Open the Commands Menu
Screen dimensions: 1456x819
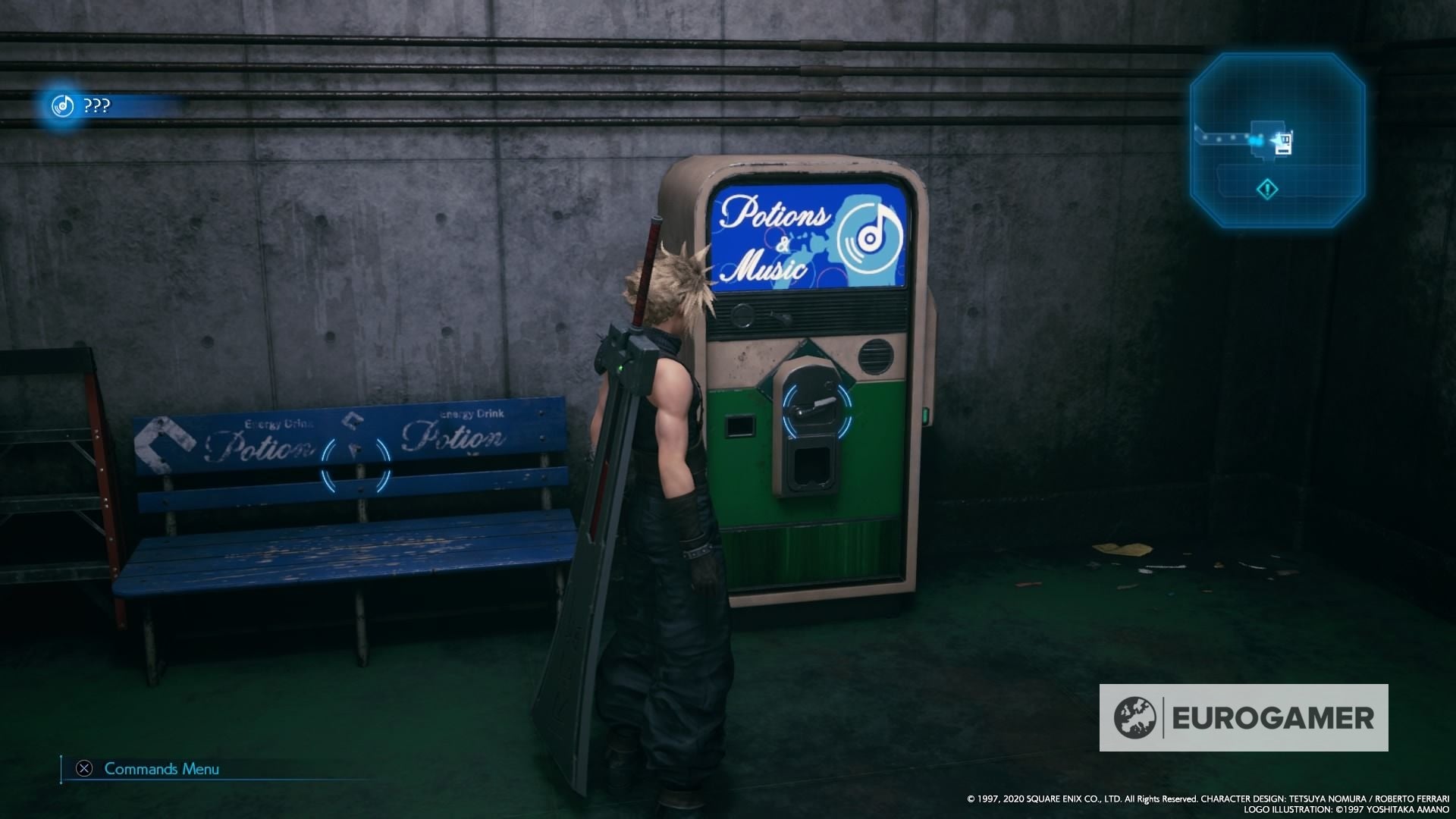[160, 769]
